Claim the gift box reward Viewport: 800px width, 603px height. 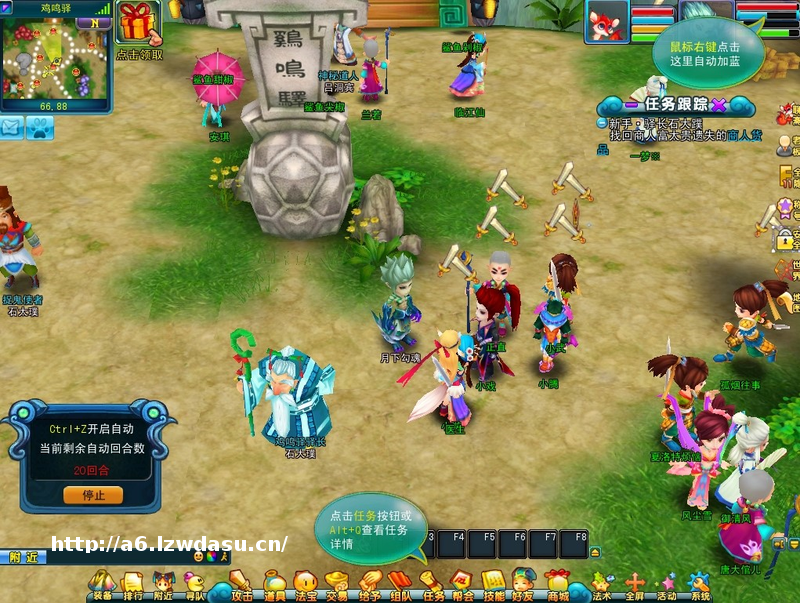pyautogui.click(x=139, y=24)
